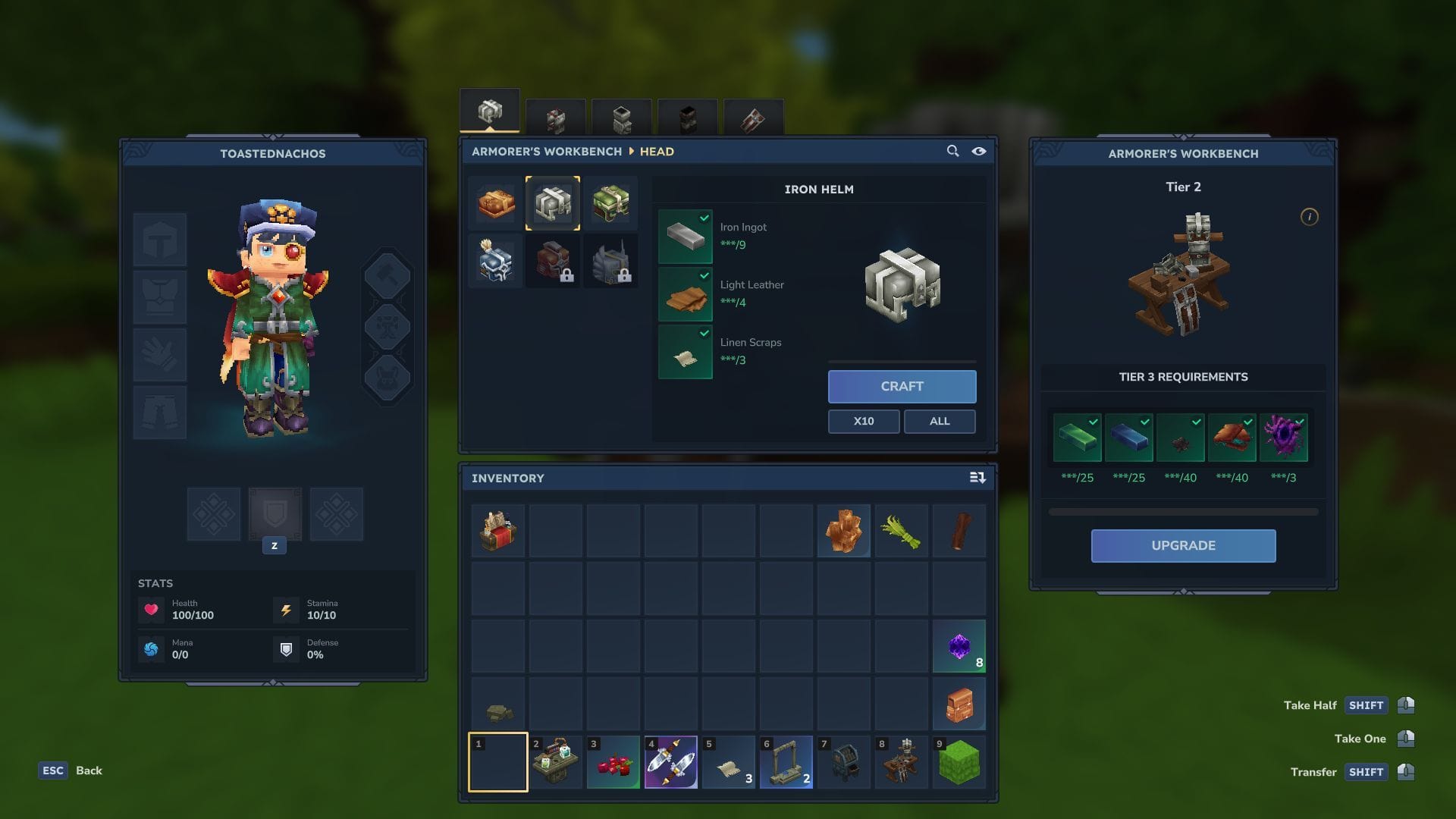This screenshot has height=819, width=1456.
Task: Select the copper helm recipe
Action: [x=496, y=203]
